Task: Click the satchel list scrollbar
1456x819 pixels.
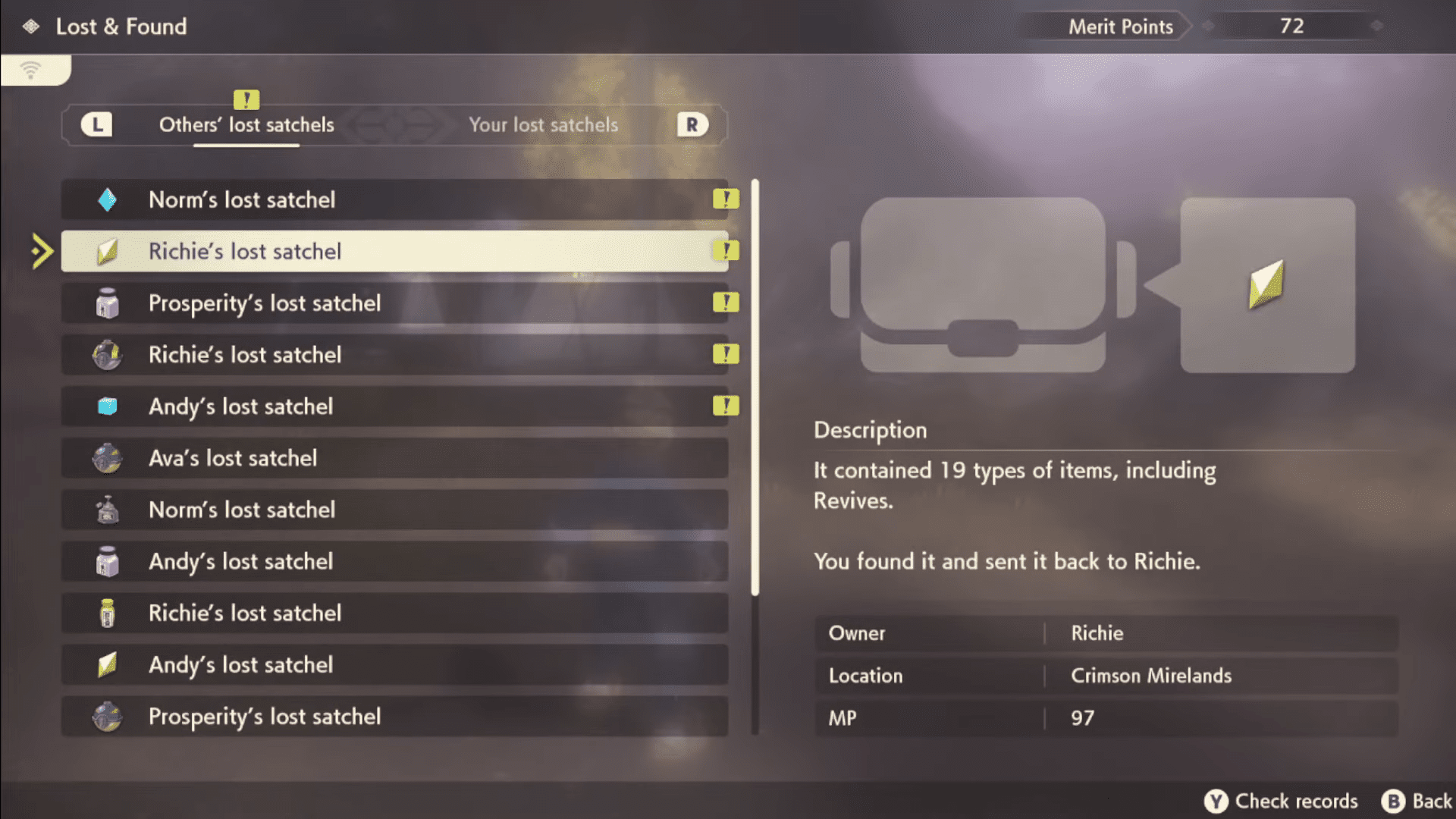Action: [755, 387]
